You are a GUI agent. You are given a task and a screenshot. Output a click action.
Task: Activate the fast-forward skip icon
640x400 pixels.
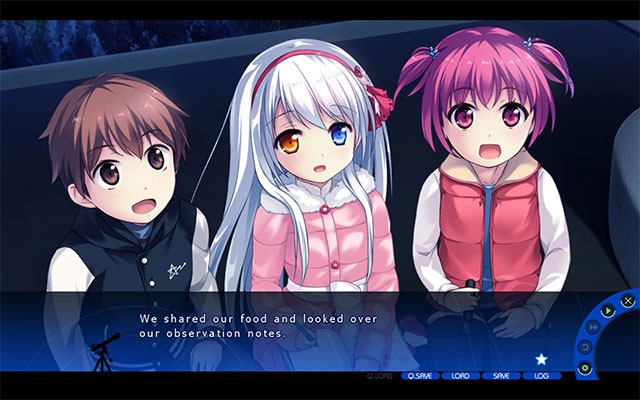[x=593, y=325]
